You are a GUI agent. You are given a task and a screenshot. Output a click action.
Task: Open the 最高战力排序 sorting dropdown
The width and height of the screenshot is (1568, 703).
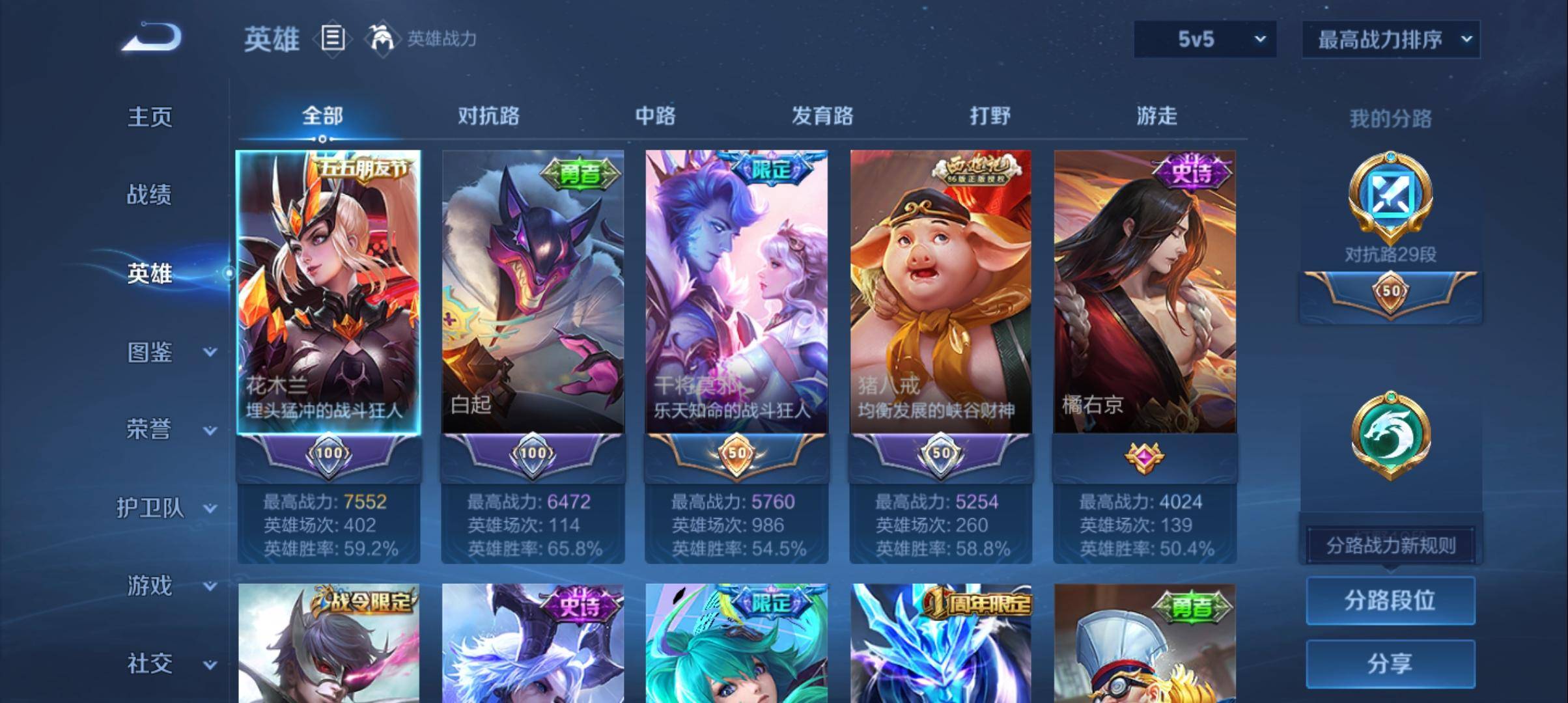pyautogui.click(x=1391, y=39)
